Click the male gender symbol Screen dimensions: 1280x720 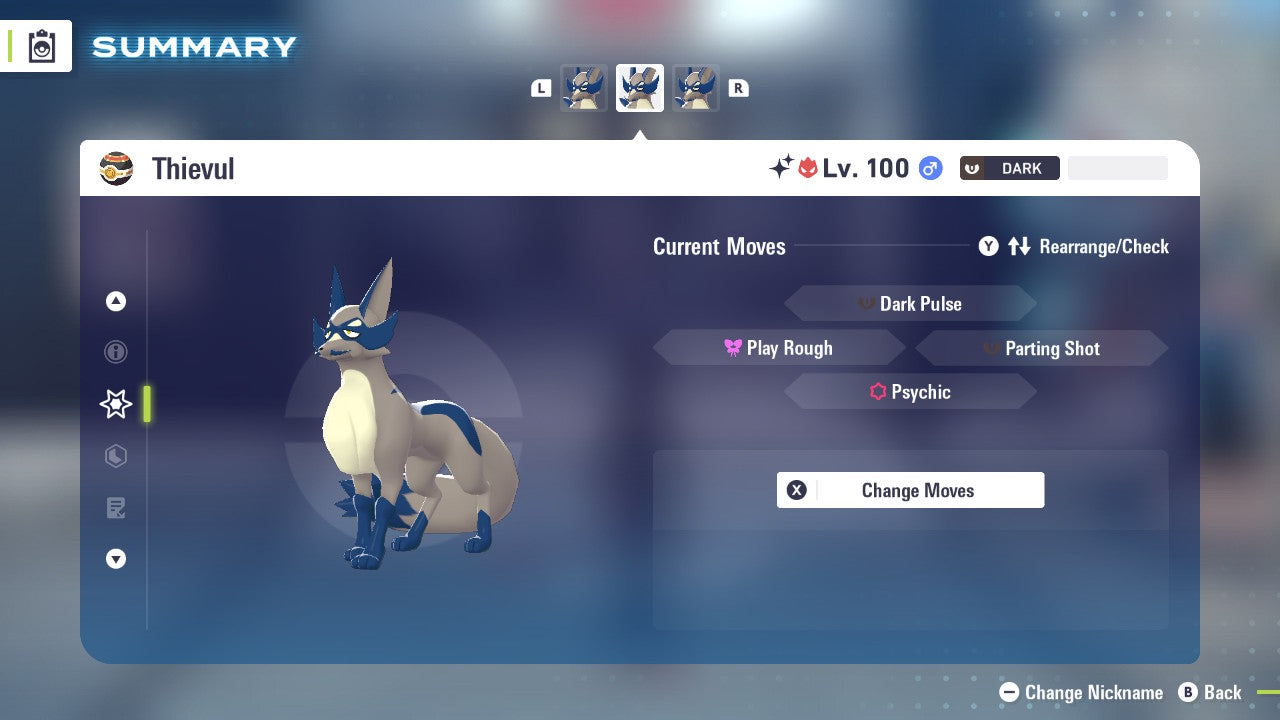pyautogui.click(x=928, y=168)
